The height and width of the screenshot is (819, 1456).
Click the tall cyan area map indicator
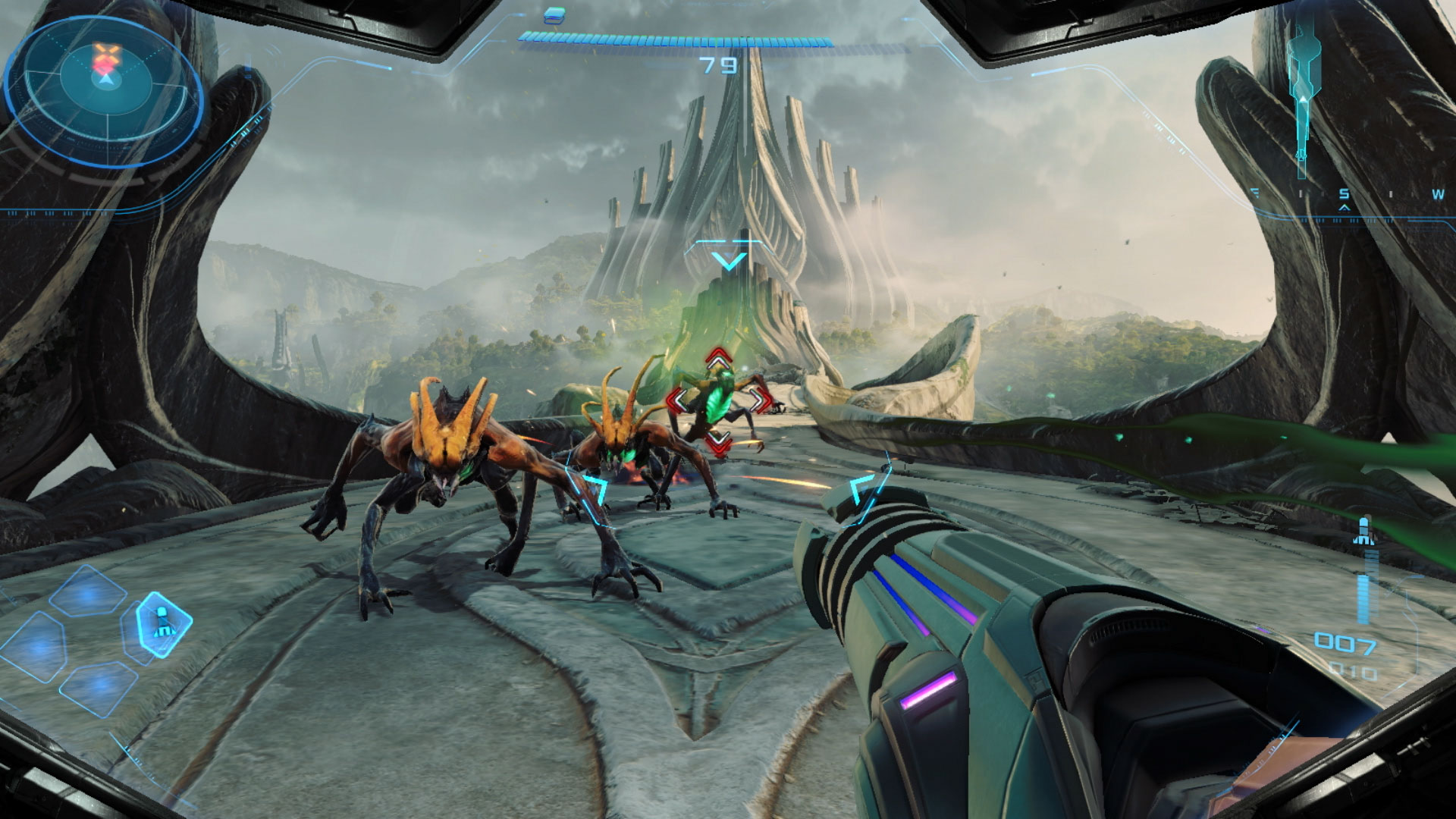[x=1303, y=87]
